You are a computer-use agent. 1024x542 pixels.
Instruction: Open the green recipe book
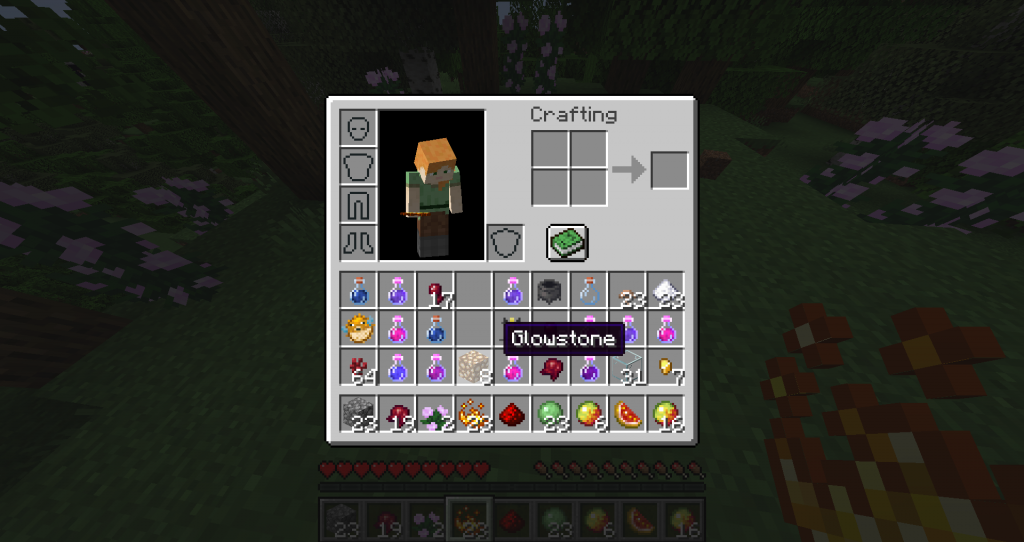click(567, 242)
